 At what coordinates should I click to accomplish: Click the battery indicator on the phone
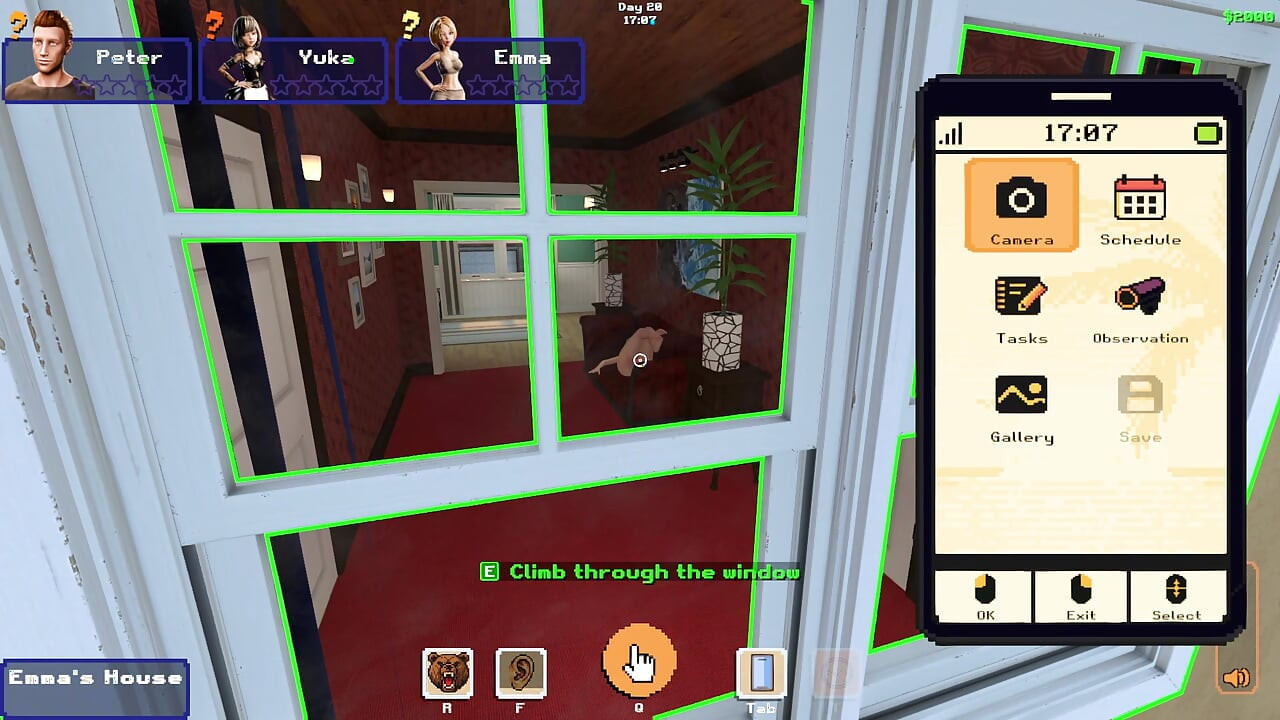click(1206, 132)
